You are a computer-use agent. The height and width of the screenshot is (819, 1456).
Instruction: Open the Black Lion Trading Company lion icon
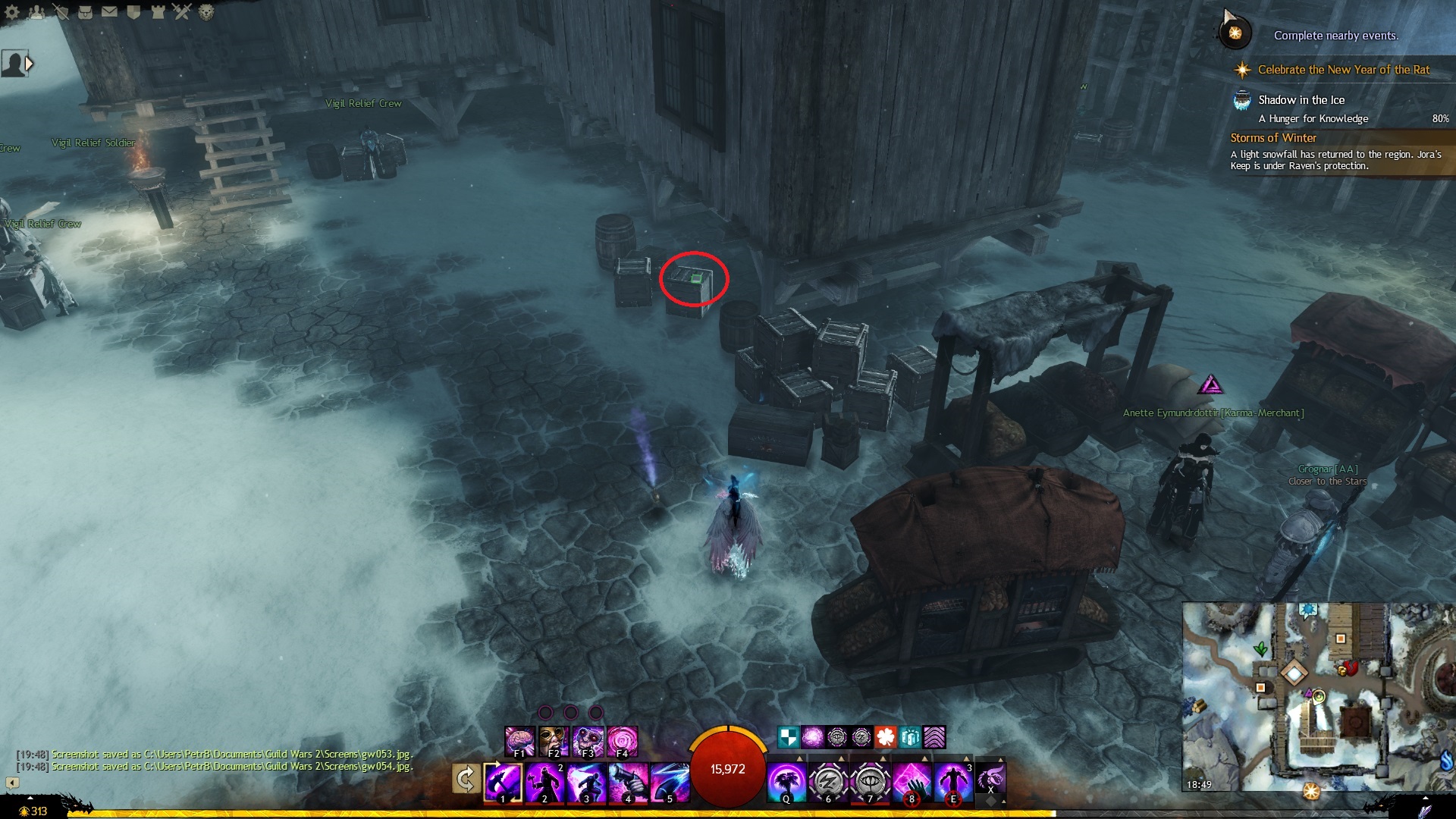(x=206, y=11)
